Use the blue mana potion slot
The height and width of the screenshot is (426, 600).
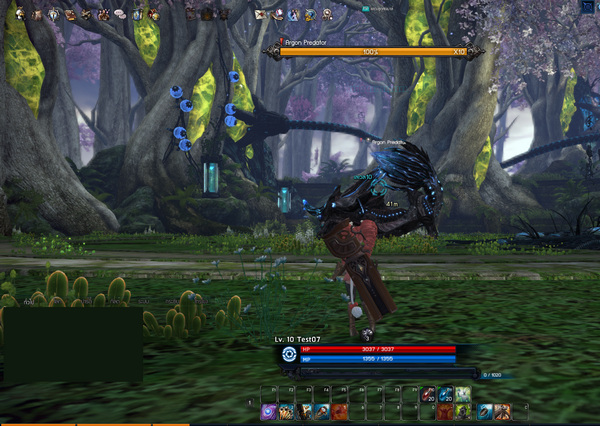point(446,394)
